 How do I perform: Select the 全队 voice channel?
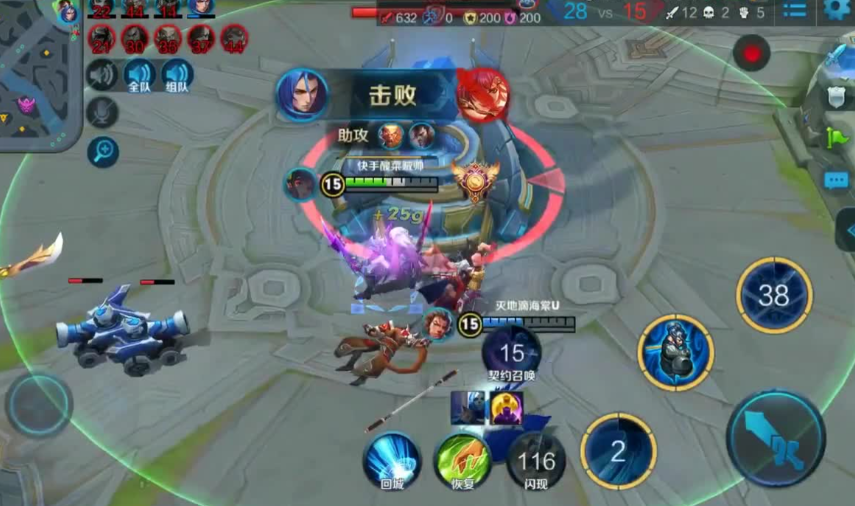pyautogui.click(x=139, y=75)
